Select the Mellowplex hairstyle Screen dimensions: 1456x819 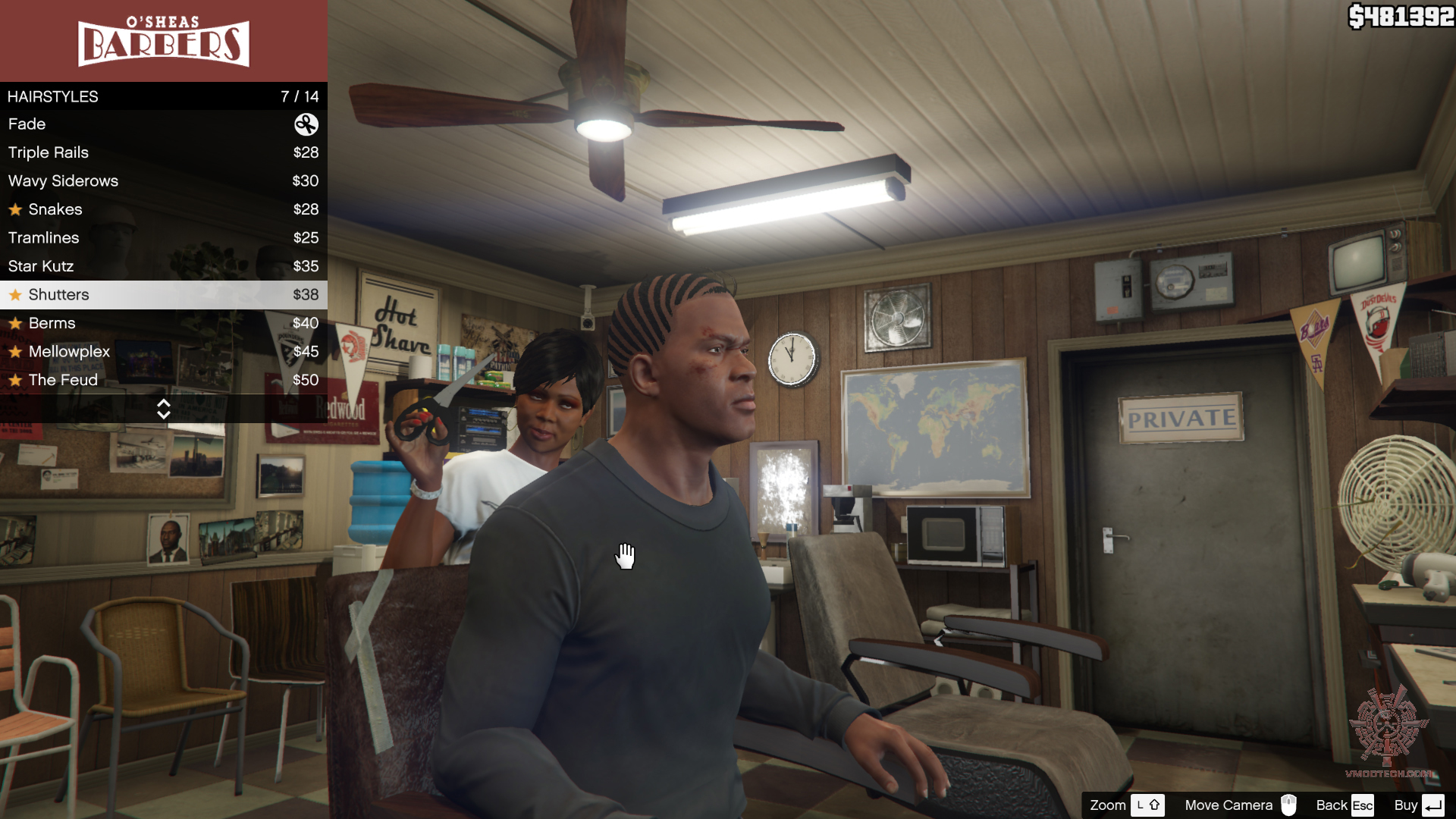pos(163,352)
